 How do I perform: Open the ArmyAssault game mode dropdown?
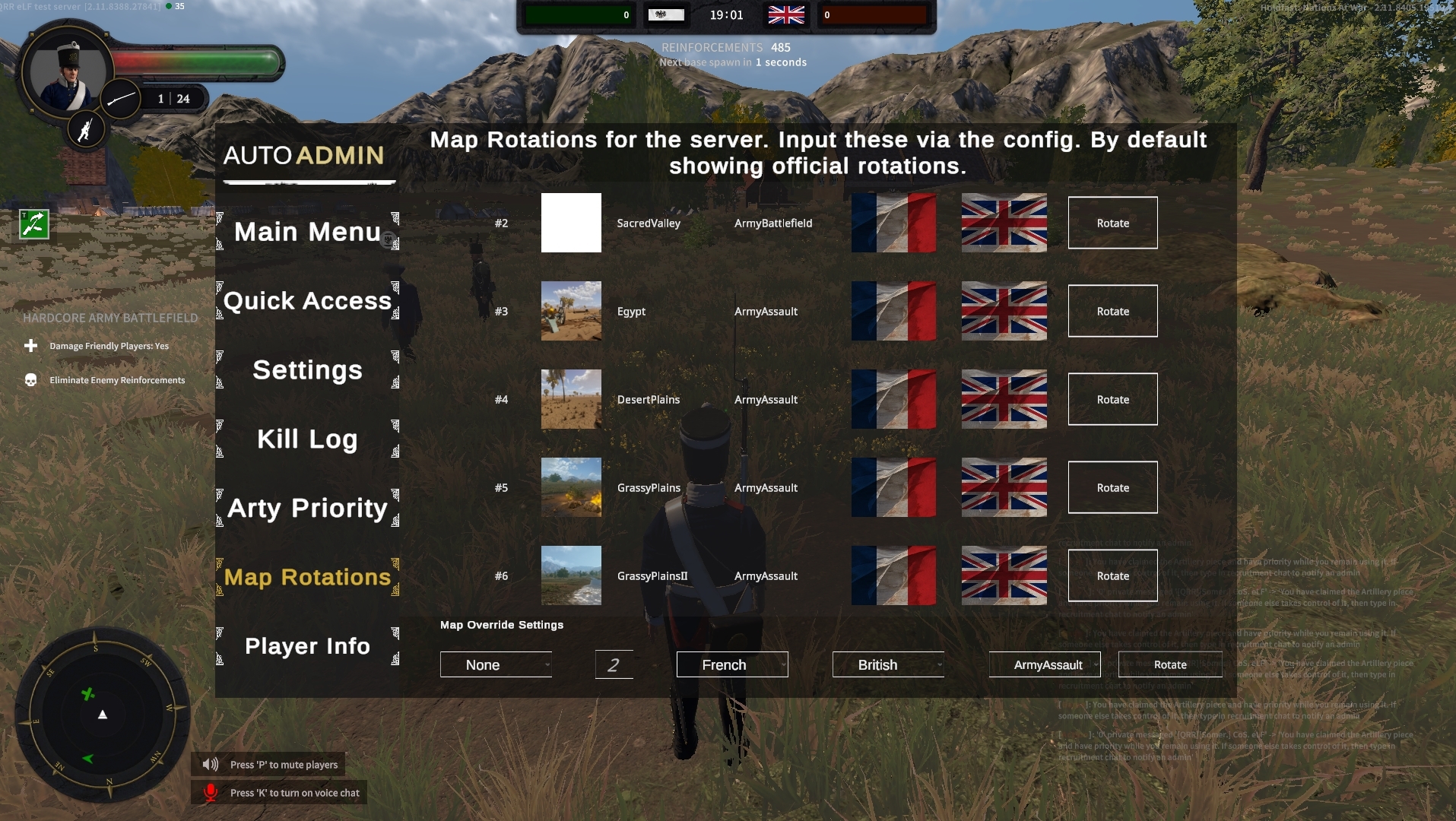click(1045, 665)
